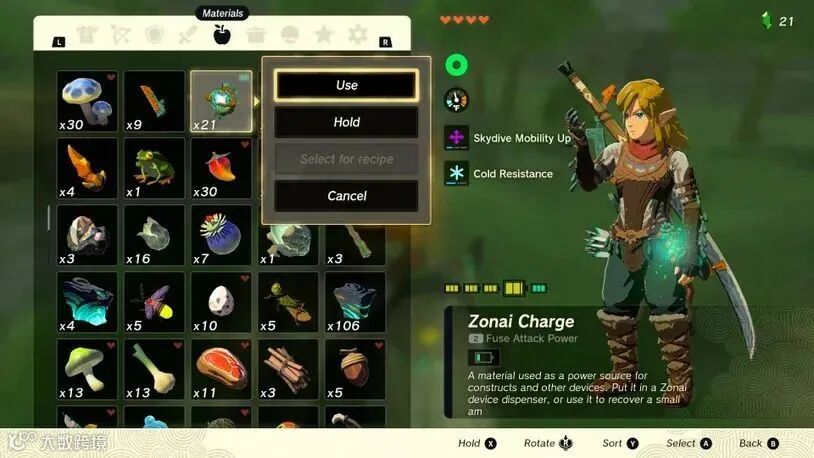
Task: Select the glowing firefly x5 slot
Action: pyautogui.click(x=154, y=302)
